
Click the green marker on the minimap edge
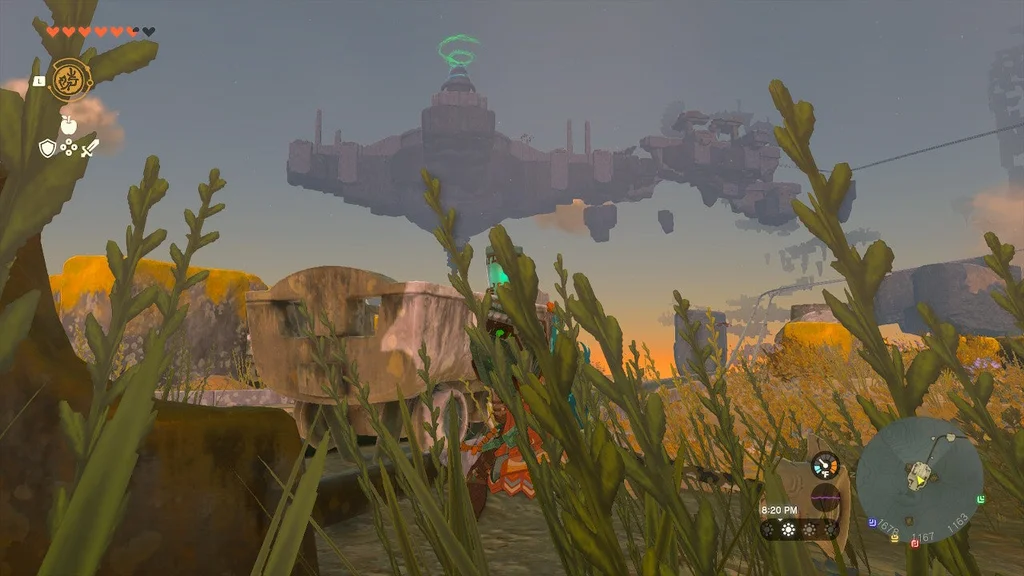pyautogui.click(x=981, y=498)
